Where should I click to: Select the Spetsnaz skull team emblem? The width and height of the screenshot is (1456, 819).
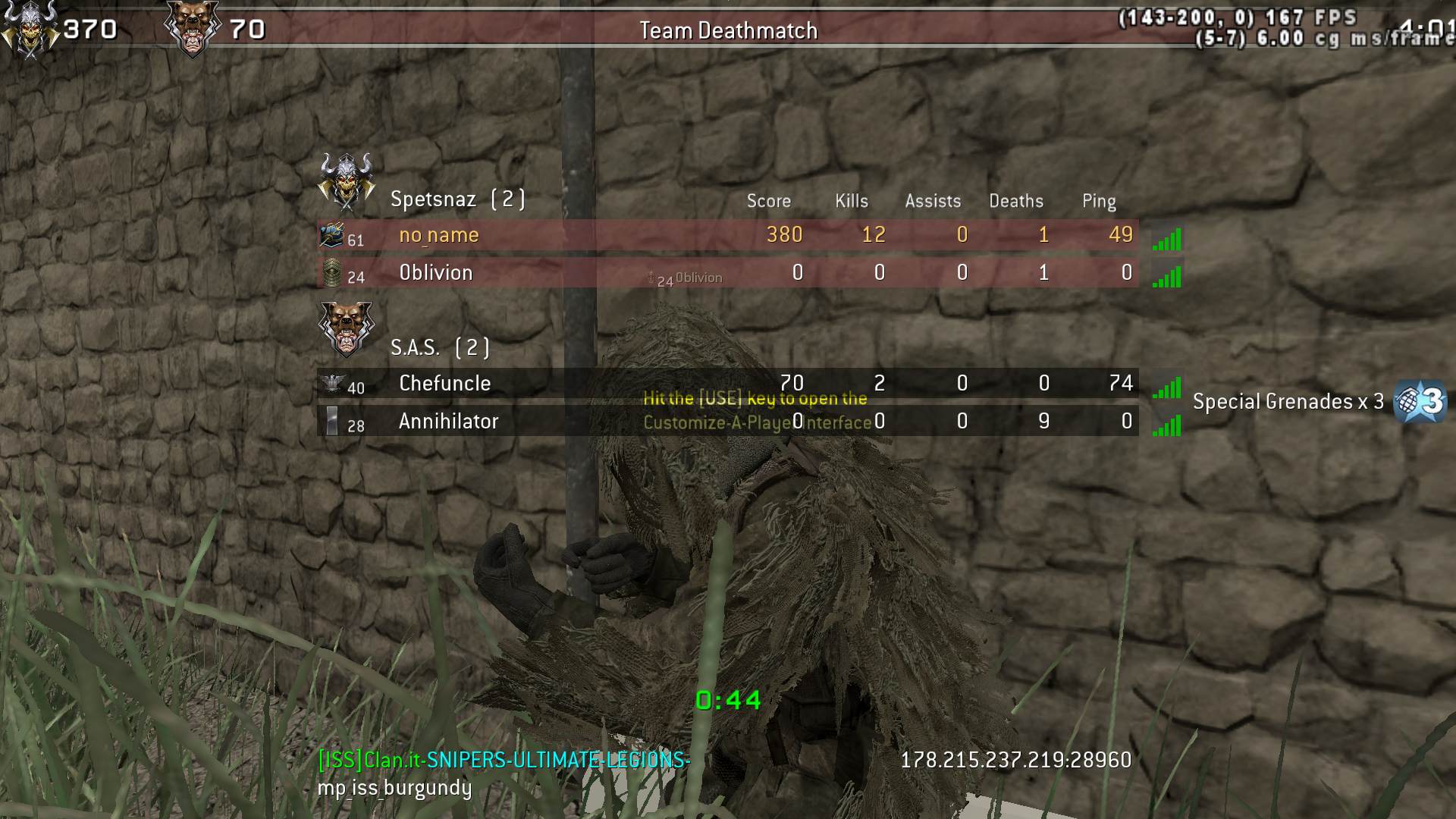[347, 180]
